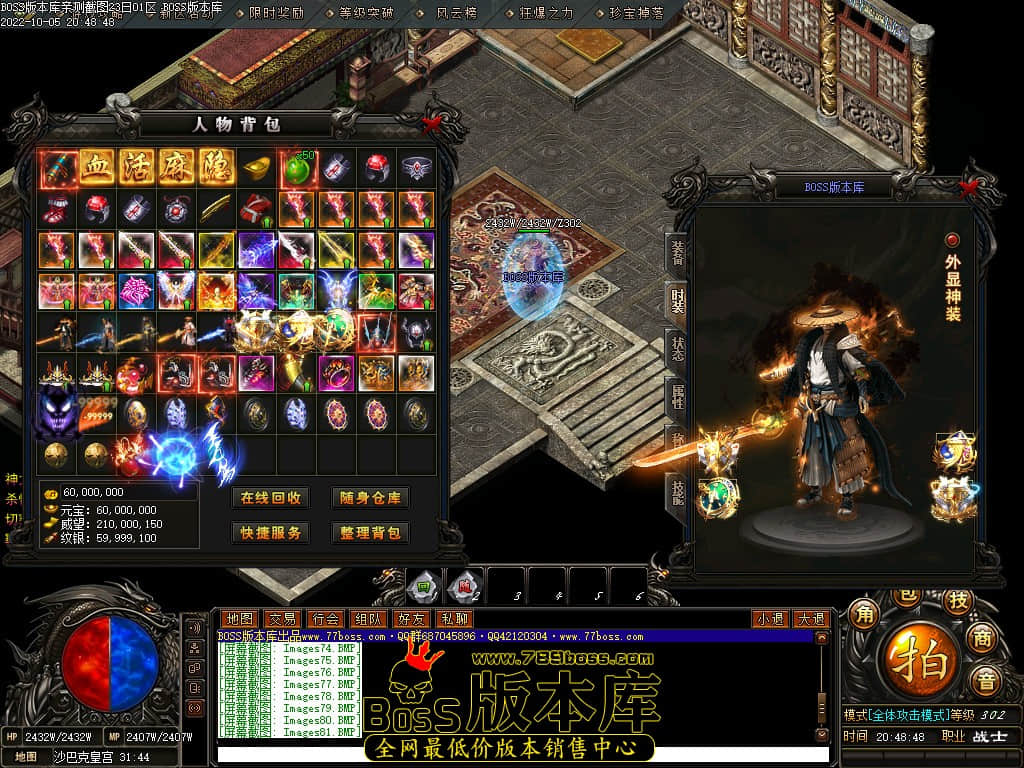Open the 限时奖励 timed rewards menu
The width and height of the screenshot is (1024, 768).
click(276, 14)
